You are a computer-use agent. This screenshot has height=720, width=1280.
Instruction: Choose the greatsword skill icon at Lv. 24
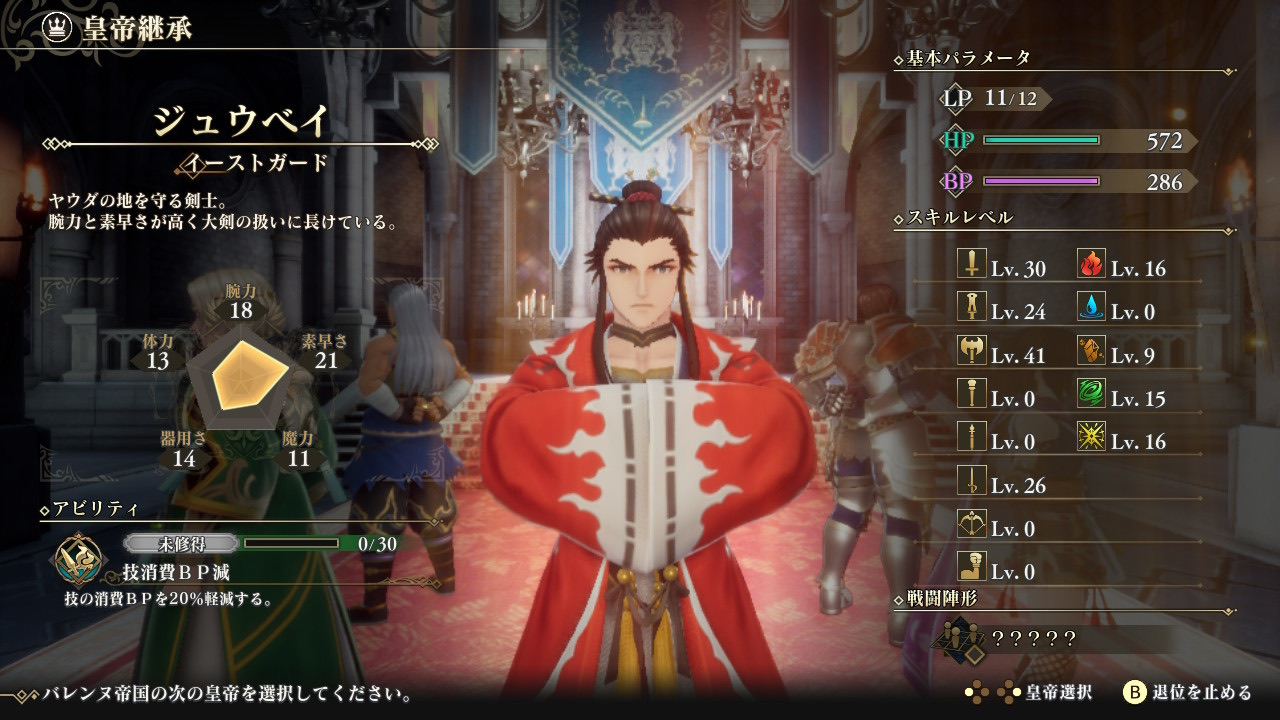(972, 307)
